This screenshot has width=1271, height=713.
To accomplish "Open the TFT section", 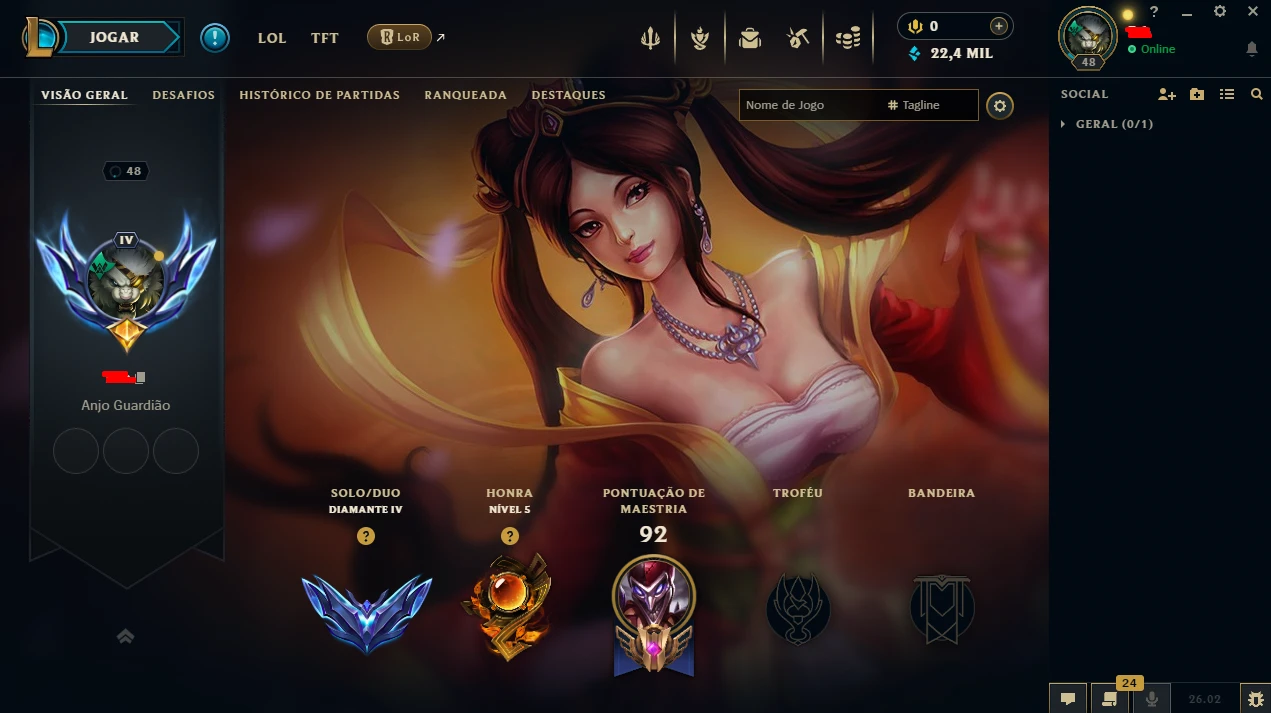I will (x=324, y=38).
